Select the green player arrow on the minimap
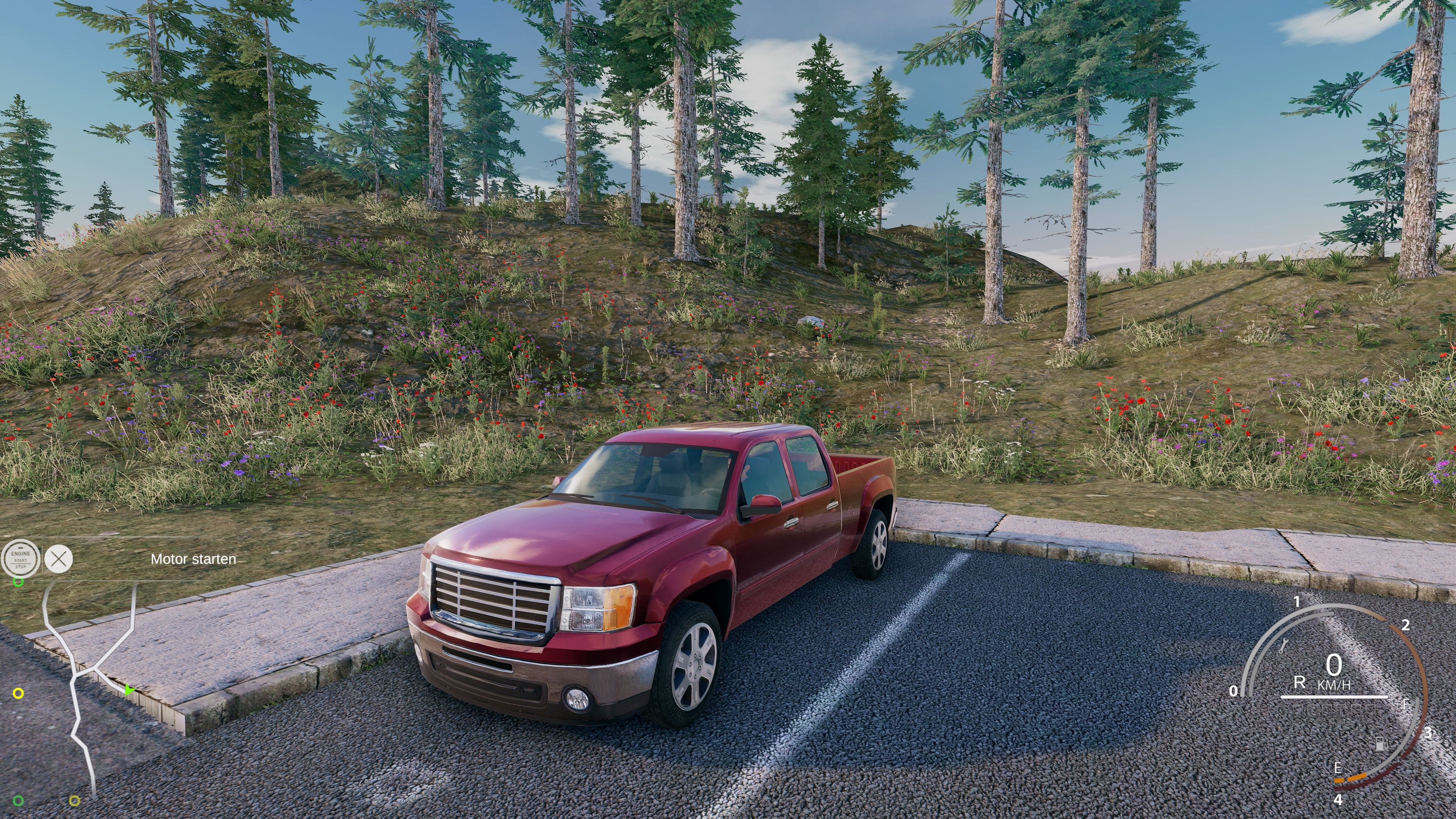Screen dimensions: 1456x819 129,690
